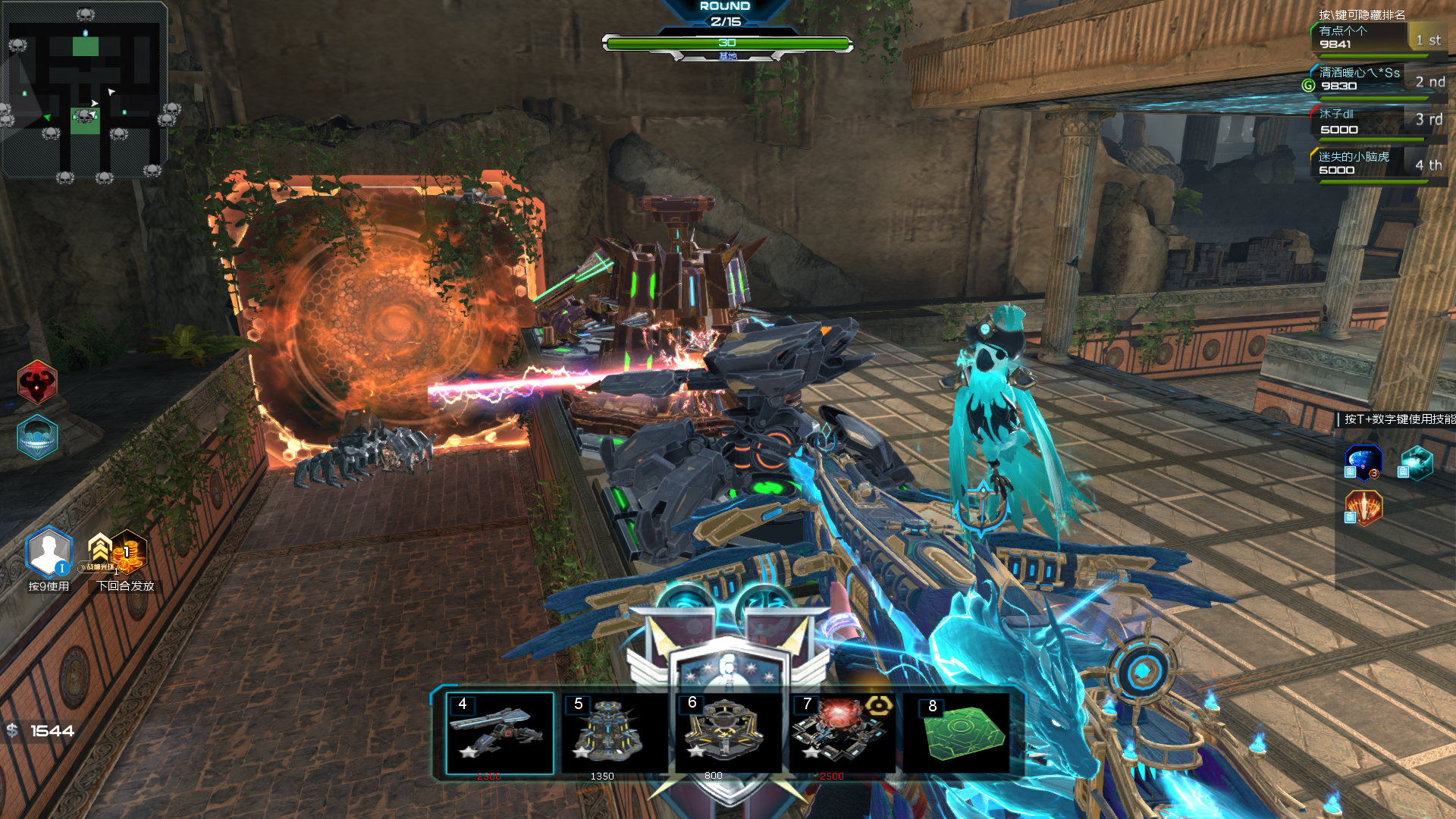Viewport: 1456px width, 819px height.
Task: Click third-place player 沐子dll's ranking row
Action: pyautogui.click(x=1376, y=121)
